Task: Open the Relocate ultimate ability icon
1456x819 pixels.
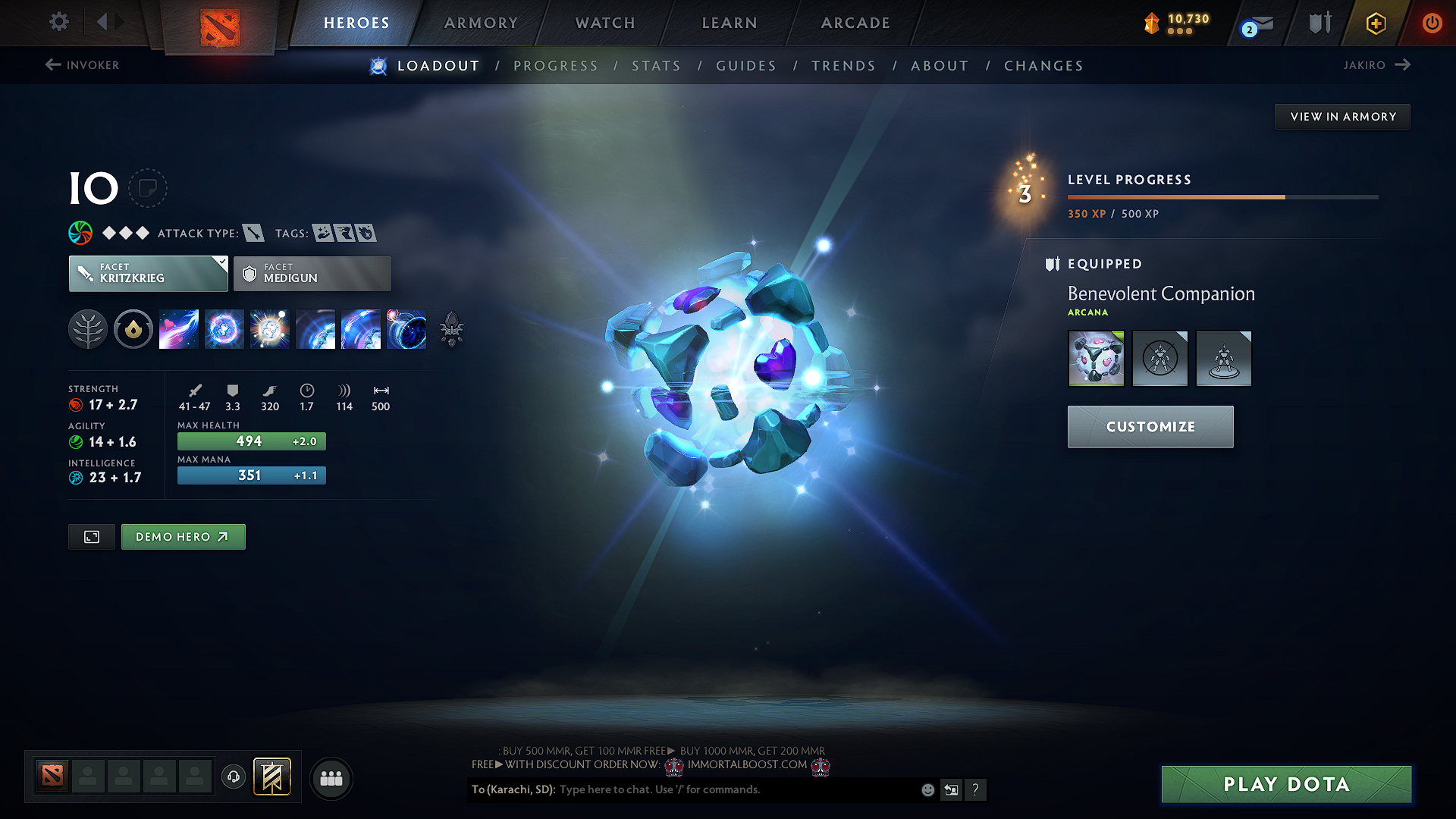Action: pos(406,329)
